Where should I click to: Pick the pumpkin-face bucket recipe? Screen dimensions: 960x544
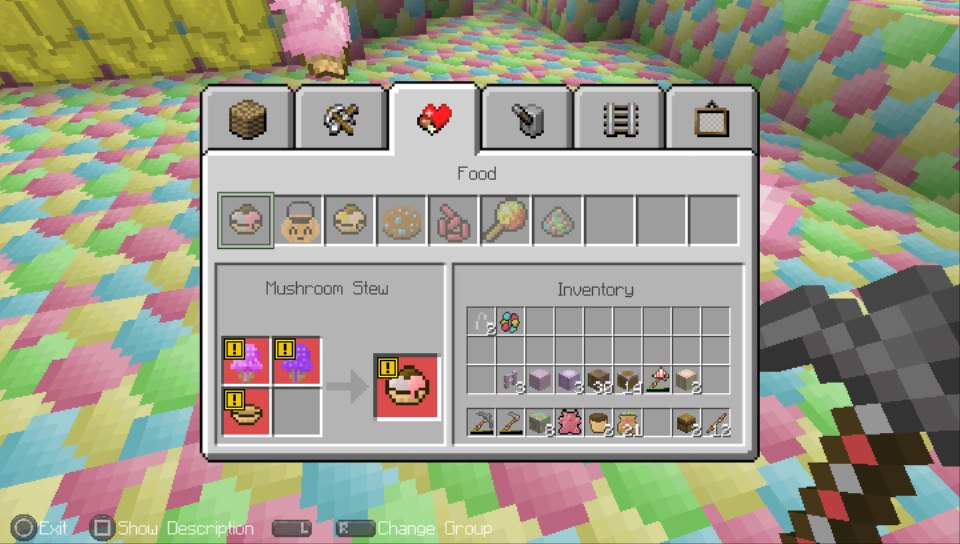click(298, 220)
